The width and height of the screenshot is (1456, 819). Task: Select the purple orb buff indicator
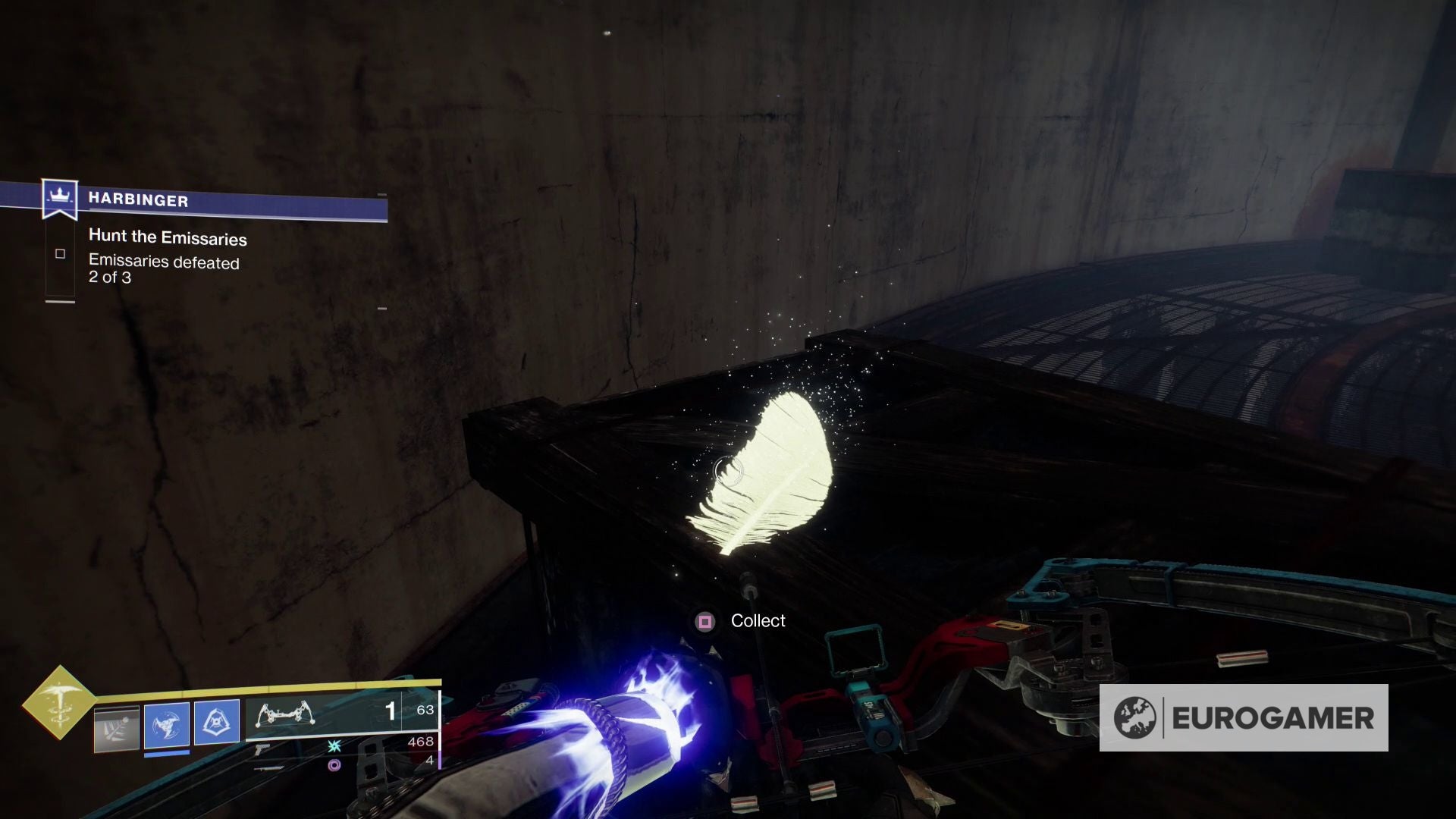click(335, 765)
